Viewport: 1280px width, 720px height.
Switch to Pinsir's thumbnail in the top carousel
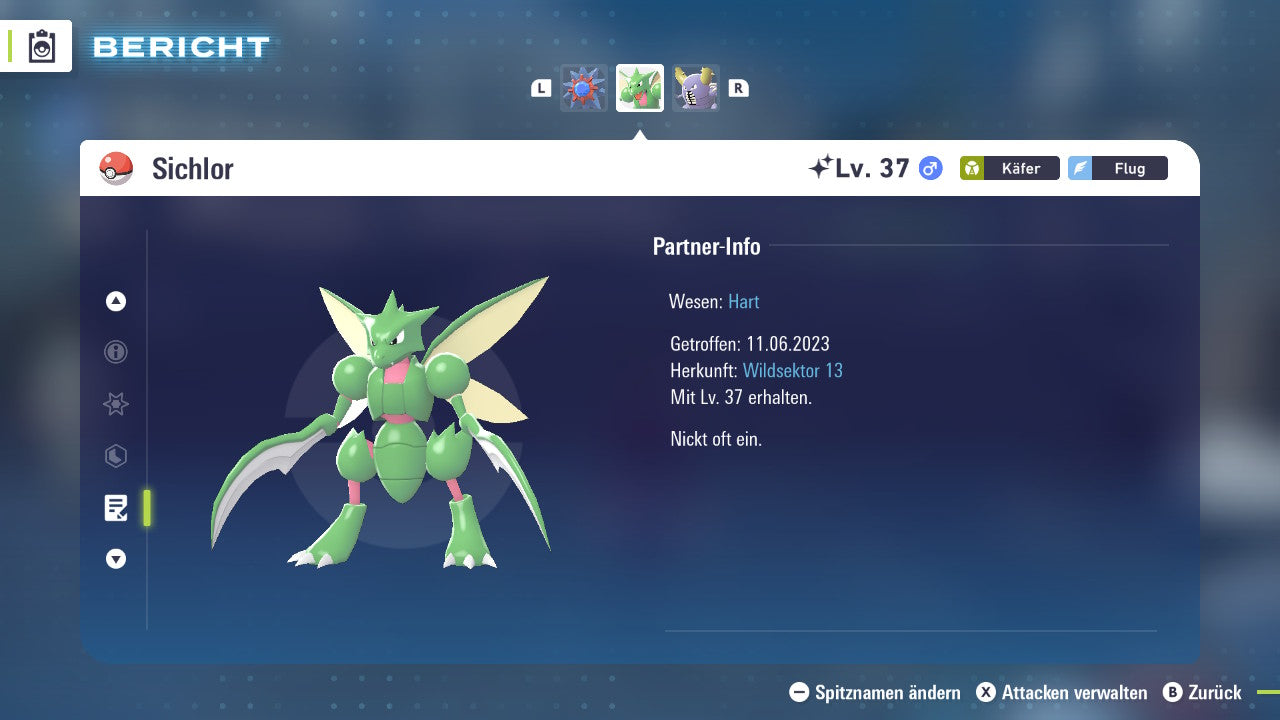click(x=697, y=87)
